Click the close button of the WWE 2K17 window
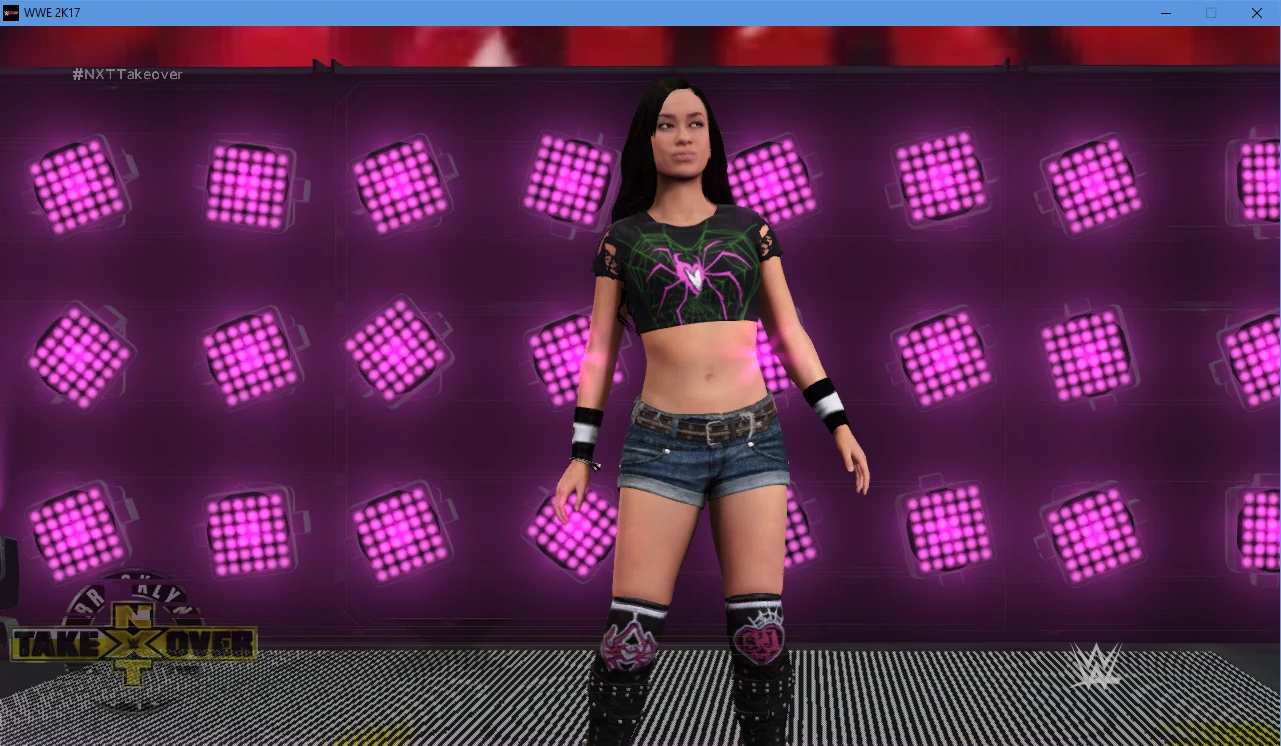Image resolution: width=1281 pixels, height=746 pixels. (x=1257, y=13)
